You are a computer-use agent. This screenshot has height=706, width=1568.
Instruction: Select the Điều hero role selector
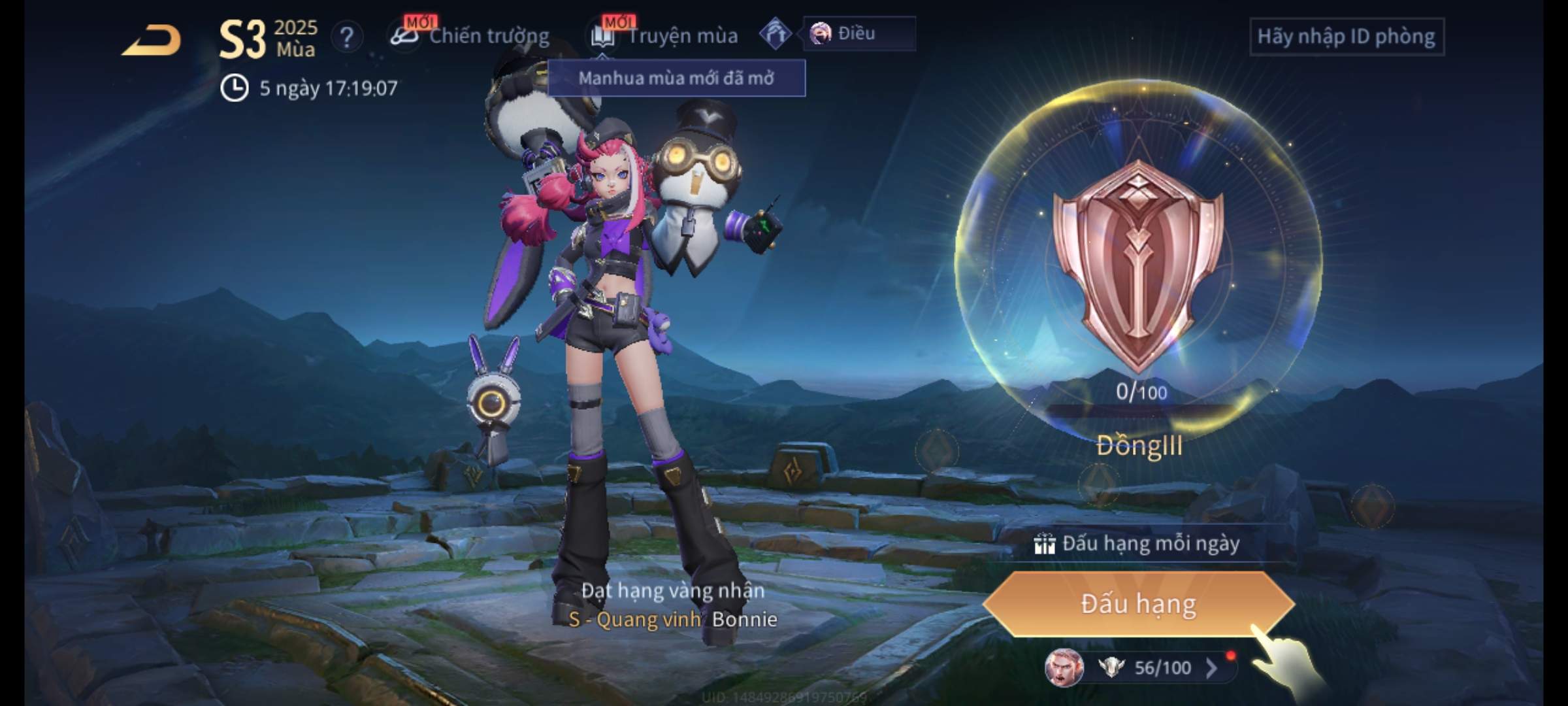pyautogui.click(x=857, y=33)
